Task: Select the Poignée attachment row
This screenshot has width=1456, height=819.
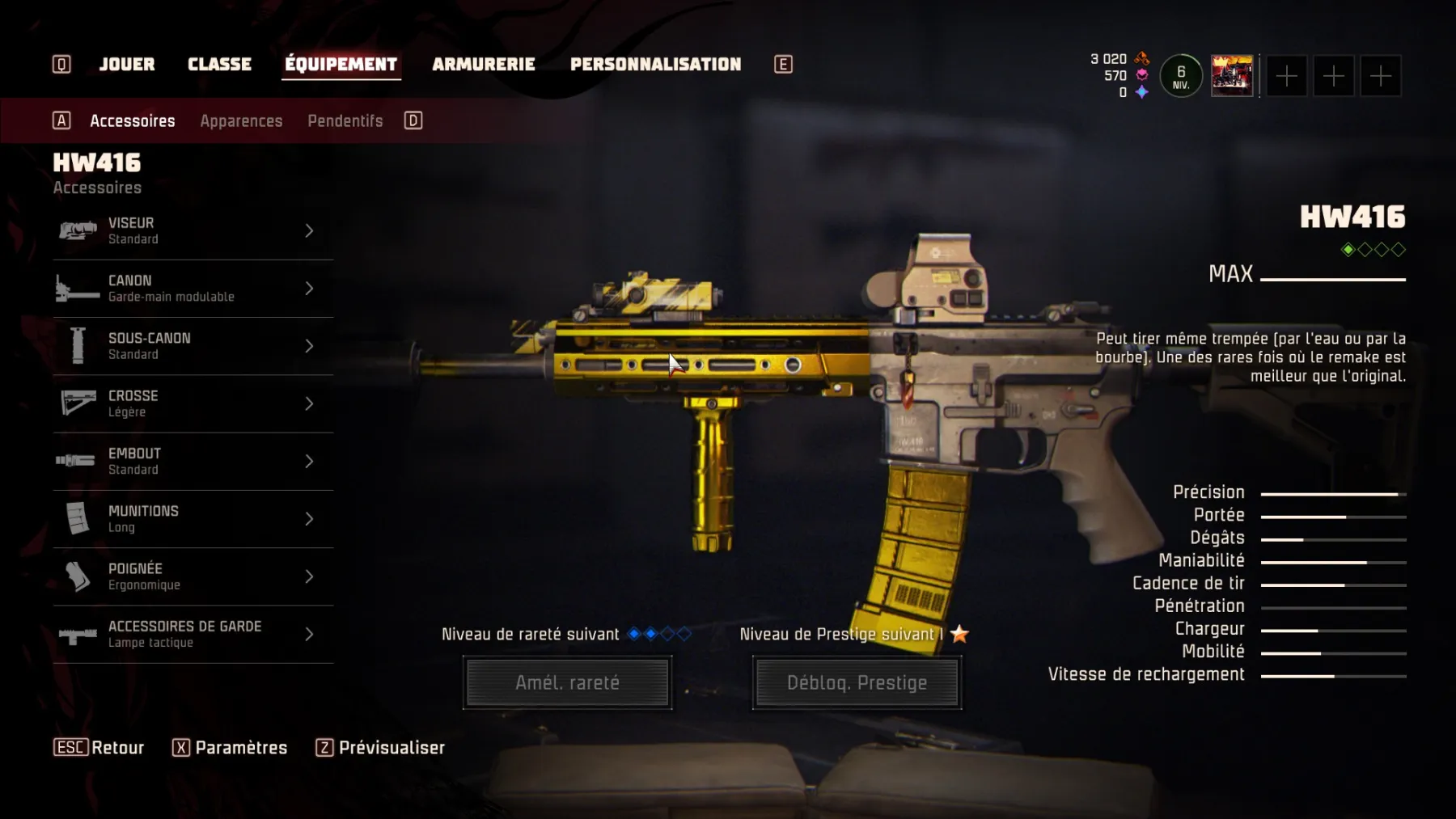Action: click(193, 576)
